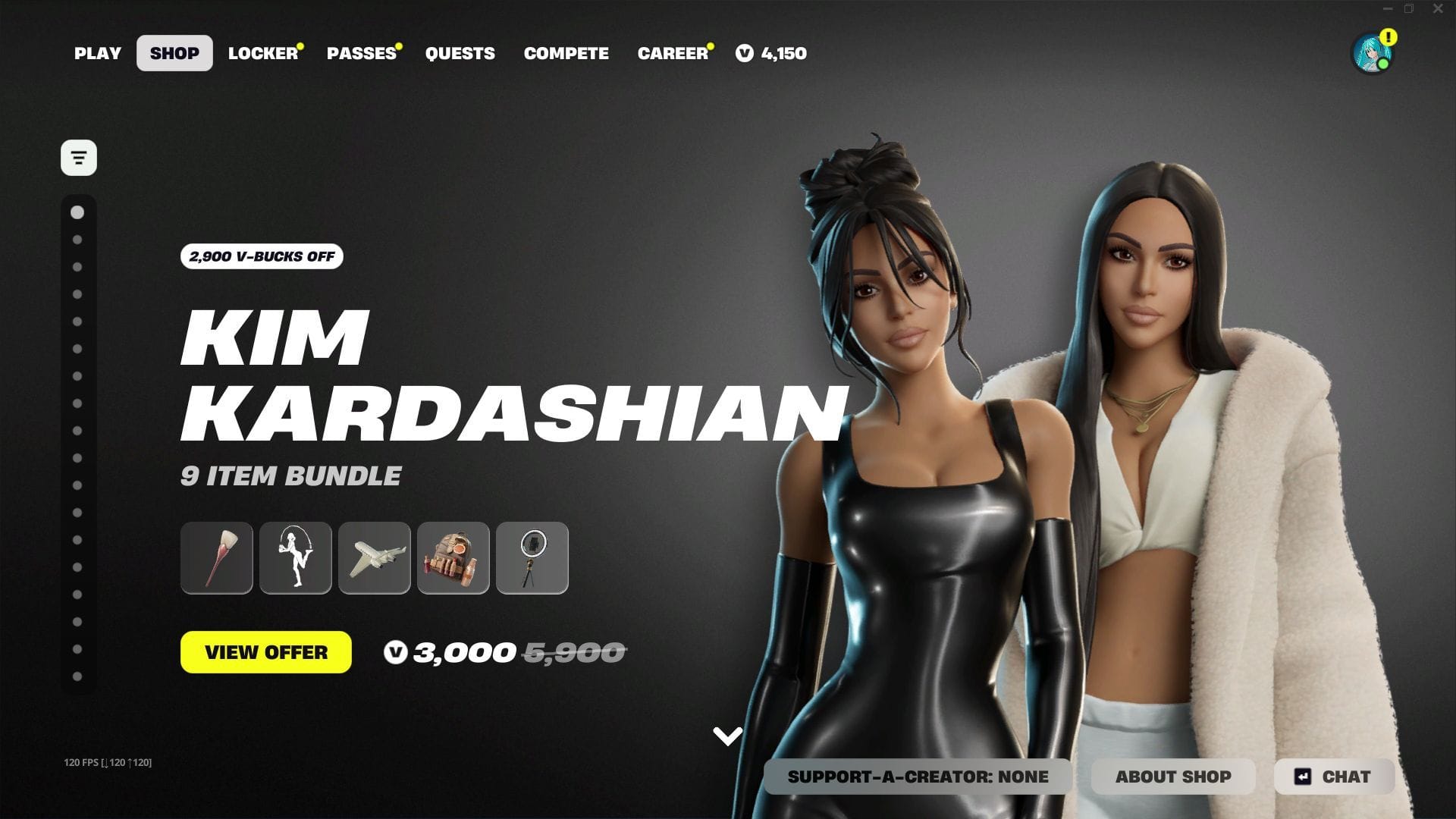Set a Support-A-Creator code
This screenshot has width=1456, height=819.
(x=918, y=777)
